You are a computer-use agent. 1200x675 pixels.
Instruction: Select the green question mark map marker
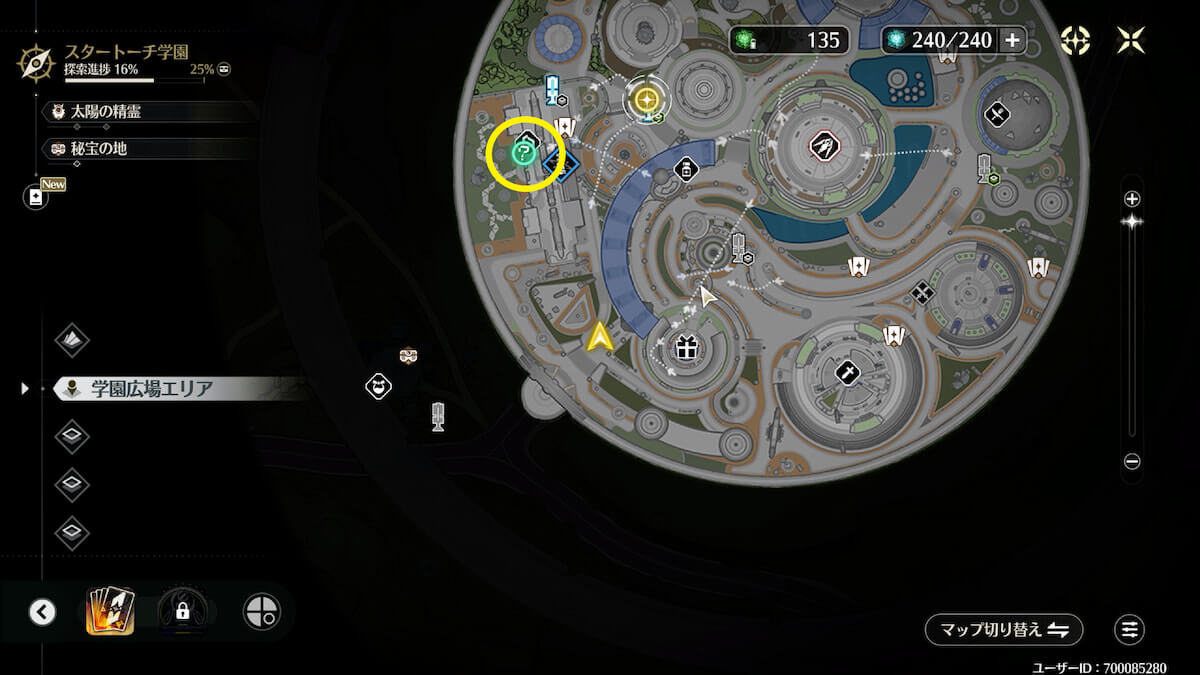point(522,153)
